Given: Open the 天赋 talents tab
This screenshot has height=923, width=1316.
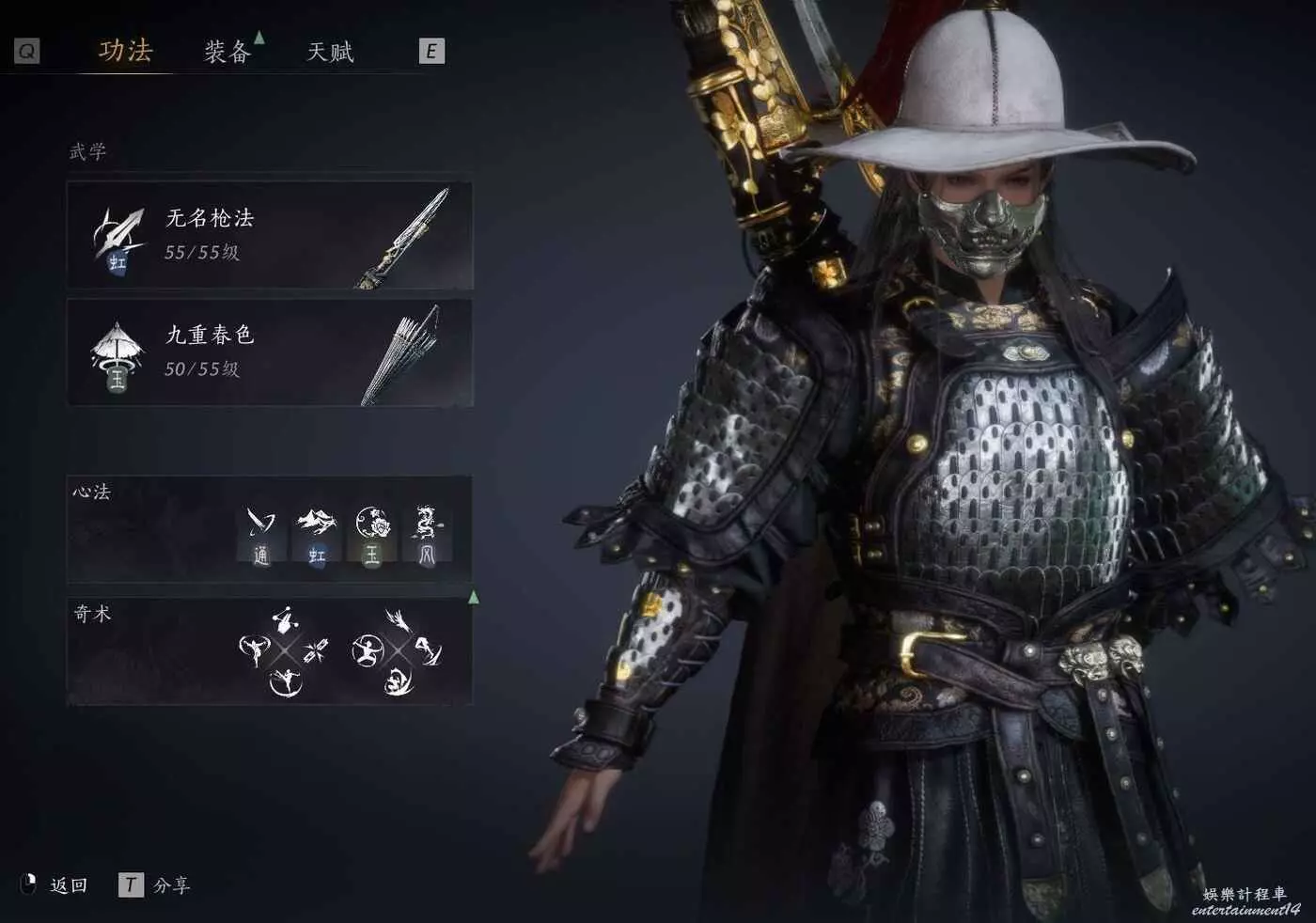Looking at the screenshot, I should click(x=330, y=52).
